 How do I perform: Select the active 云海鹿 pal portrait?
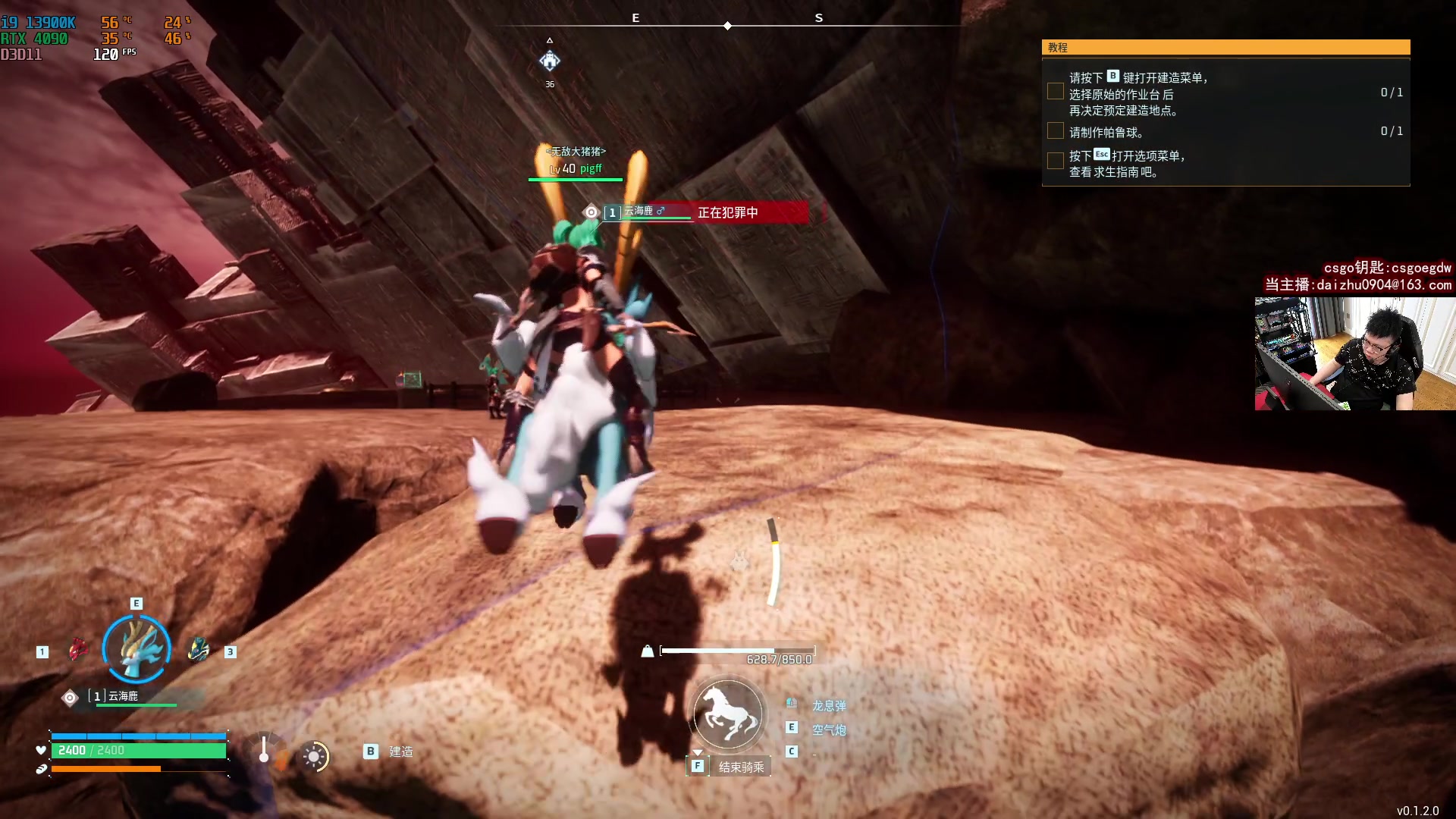[136, 649]
